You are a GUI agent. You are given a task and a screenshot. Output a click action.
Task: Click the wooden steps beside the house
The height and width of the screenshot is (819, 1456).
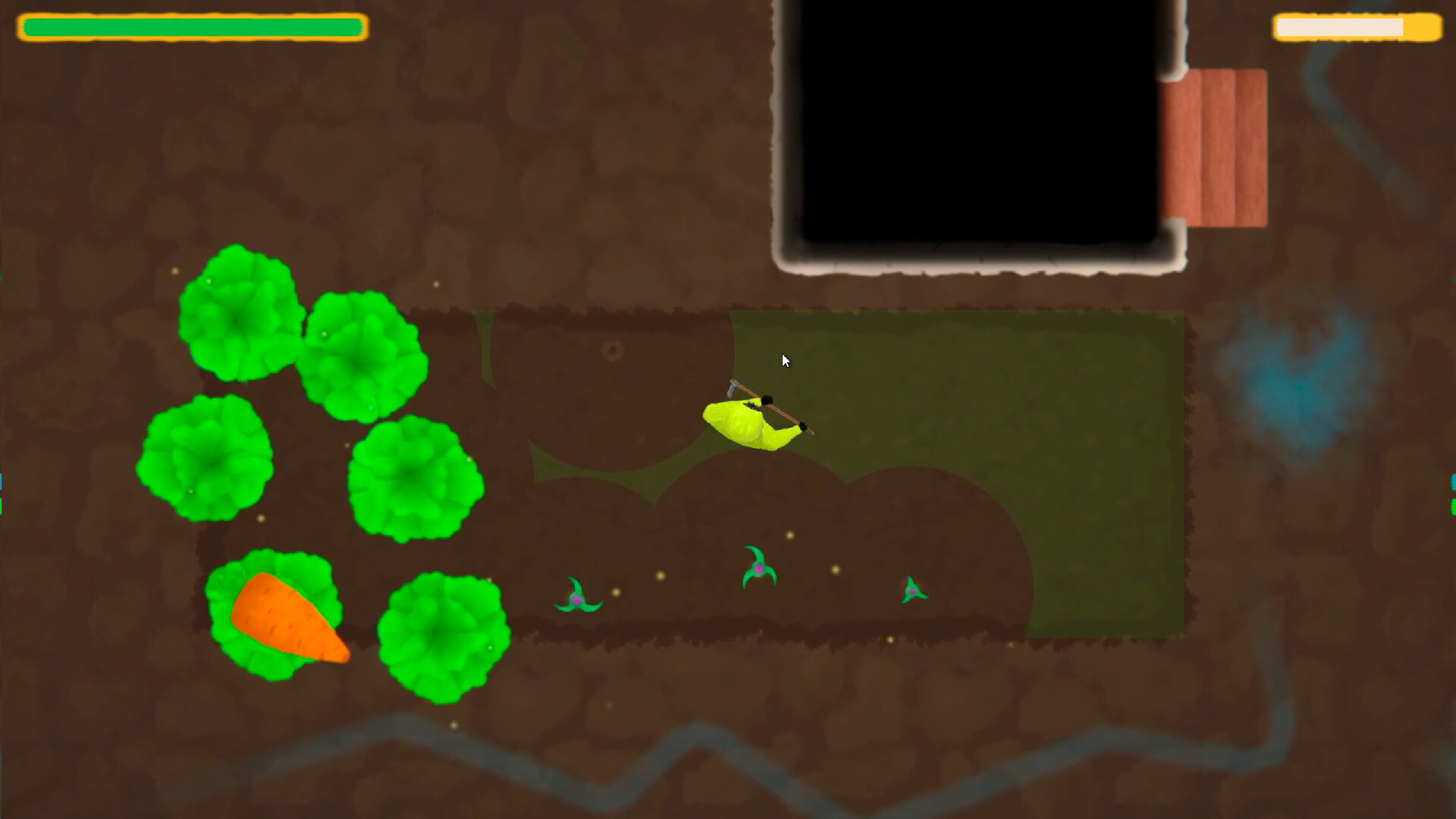1217,144
